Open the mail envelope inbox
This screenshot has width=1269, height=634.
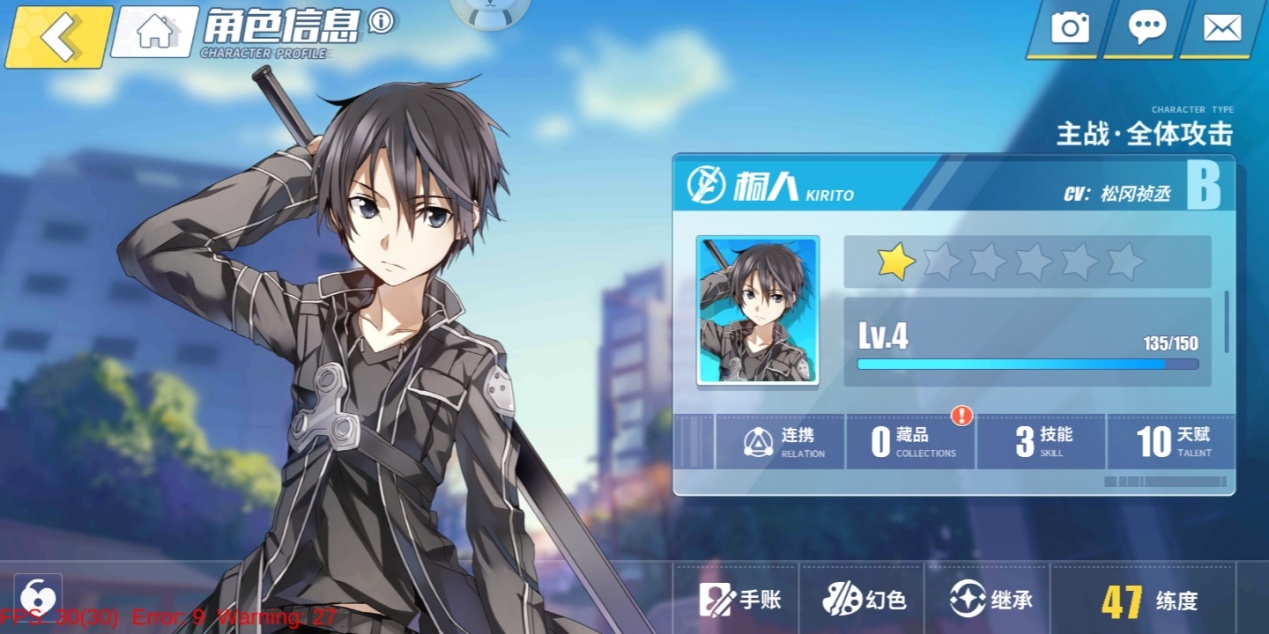pyautogui.click(x=1222, y=27)
